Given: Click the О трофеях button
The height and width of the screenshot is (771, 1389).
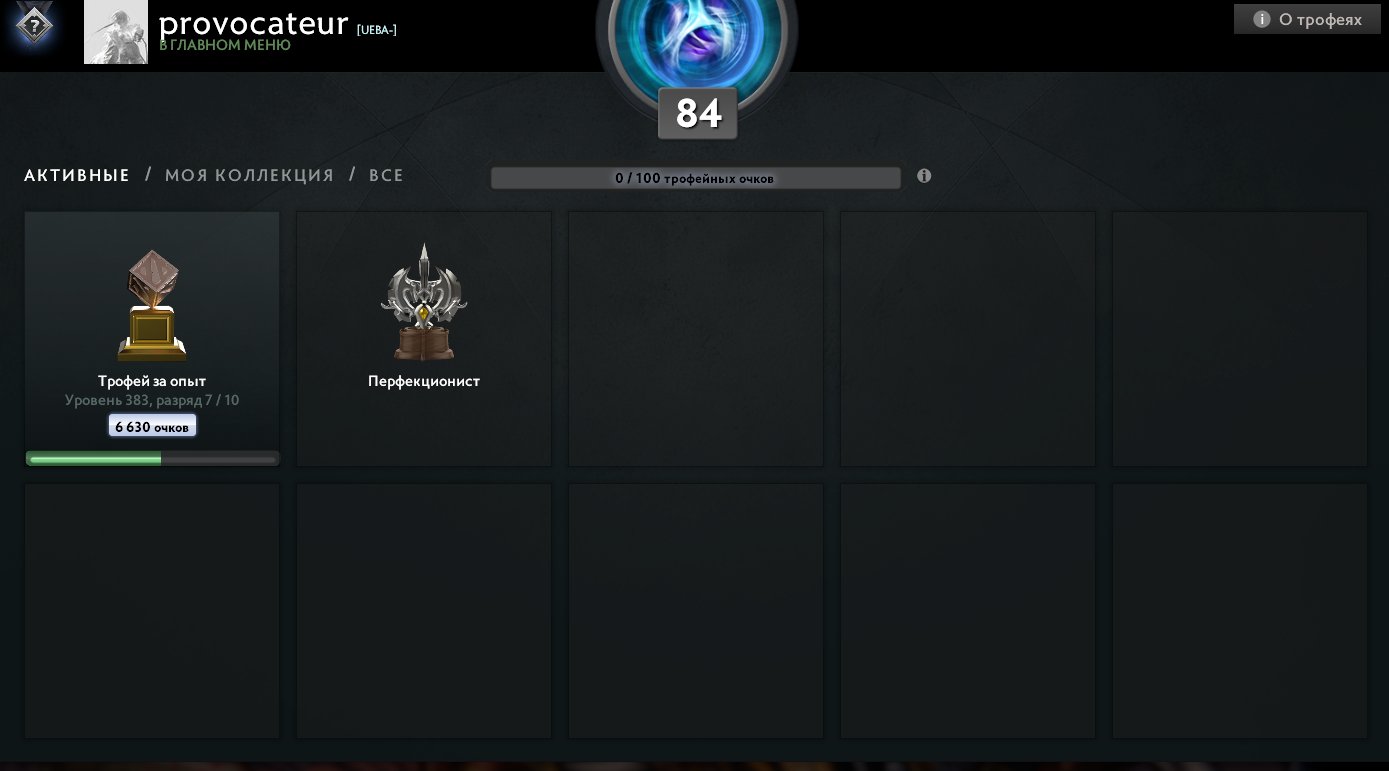Looking at the screenshot, I should pos(1307,18).
